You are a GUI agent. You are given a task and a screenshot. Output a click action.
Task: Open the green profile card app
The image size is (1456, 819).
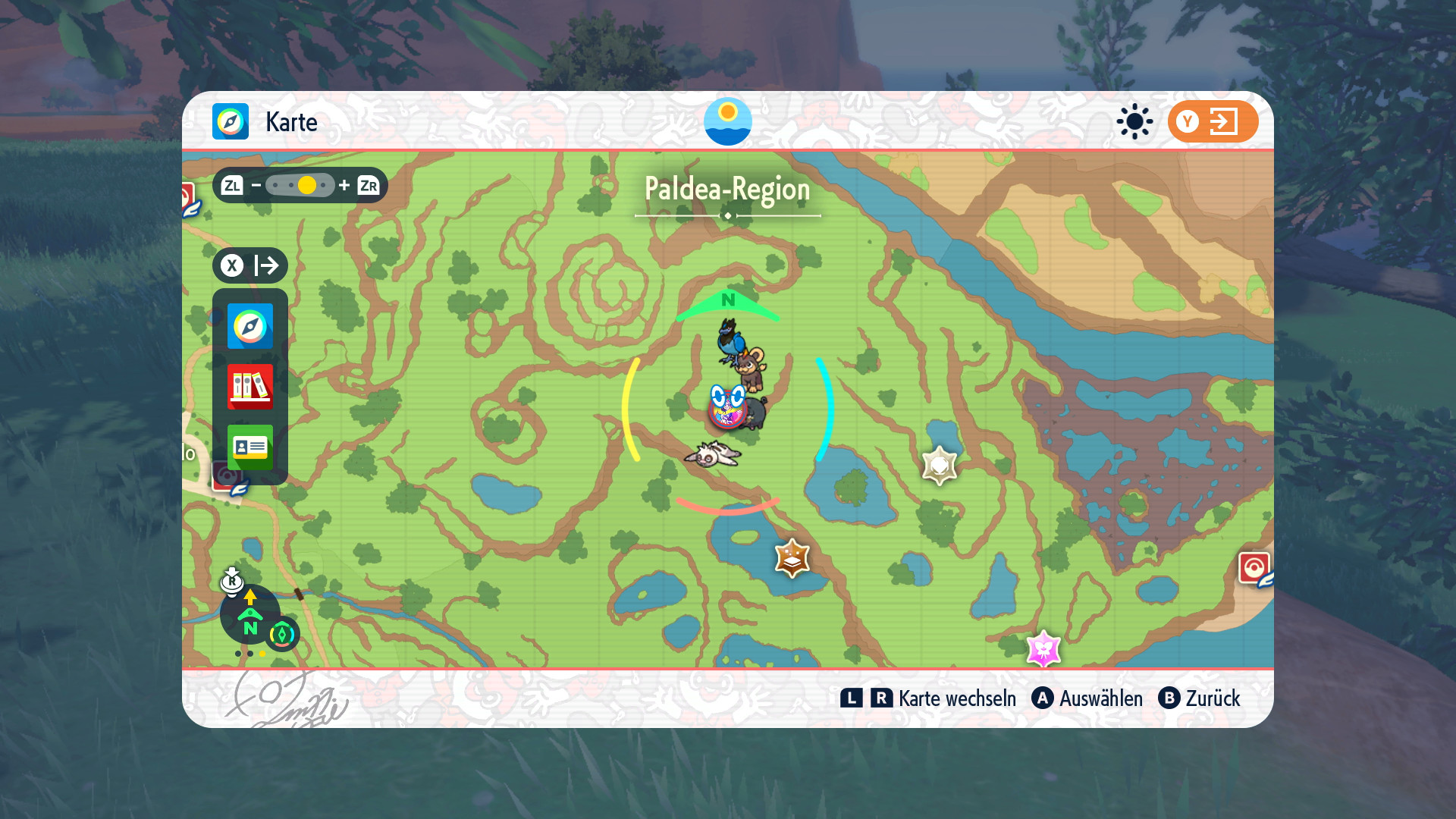(250, 447)
